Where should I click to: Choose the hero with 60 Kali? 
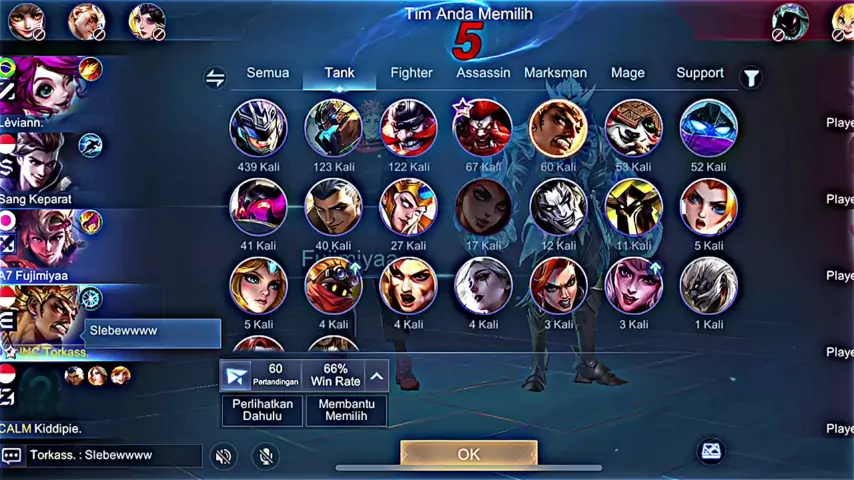pos(558,127)
